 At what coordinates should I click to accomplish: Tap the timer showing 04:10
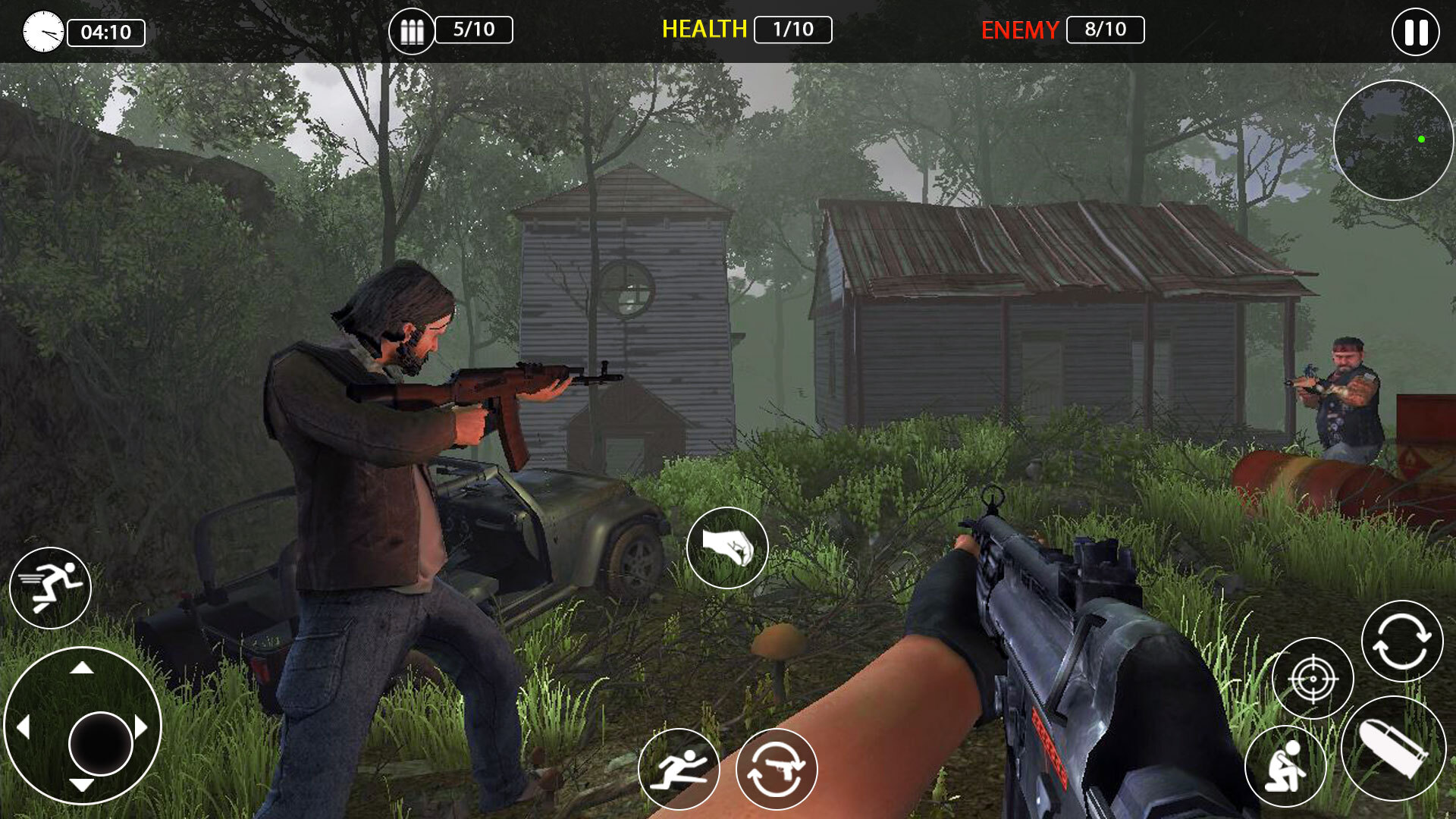pos(106,32)
